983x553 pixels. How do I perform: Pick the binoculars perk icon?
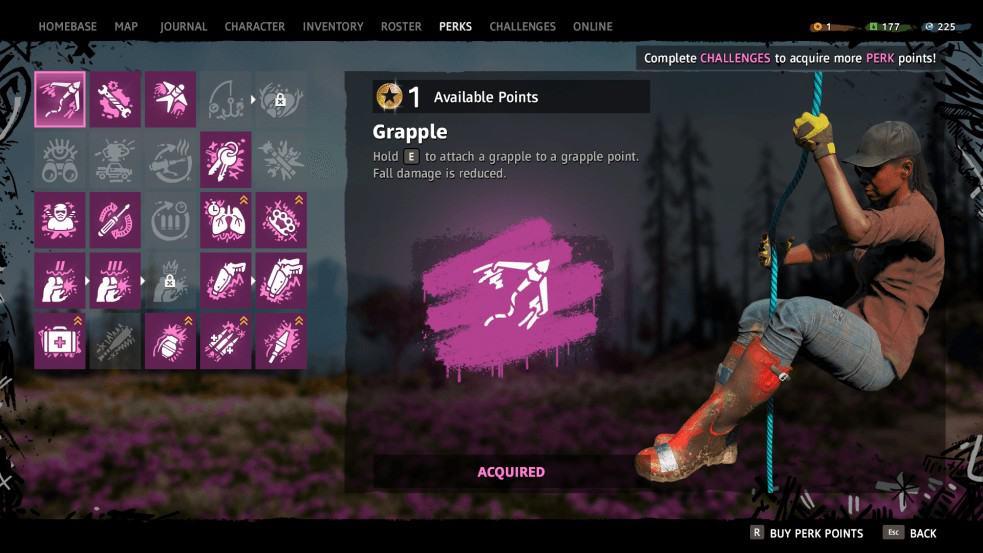pos(60,159)
